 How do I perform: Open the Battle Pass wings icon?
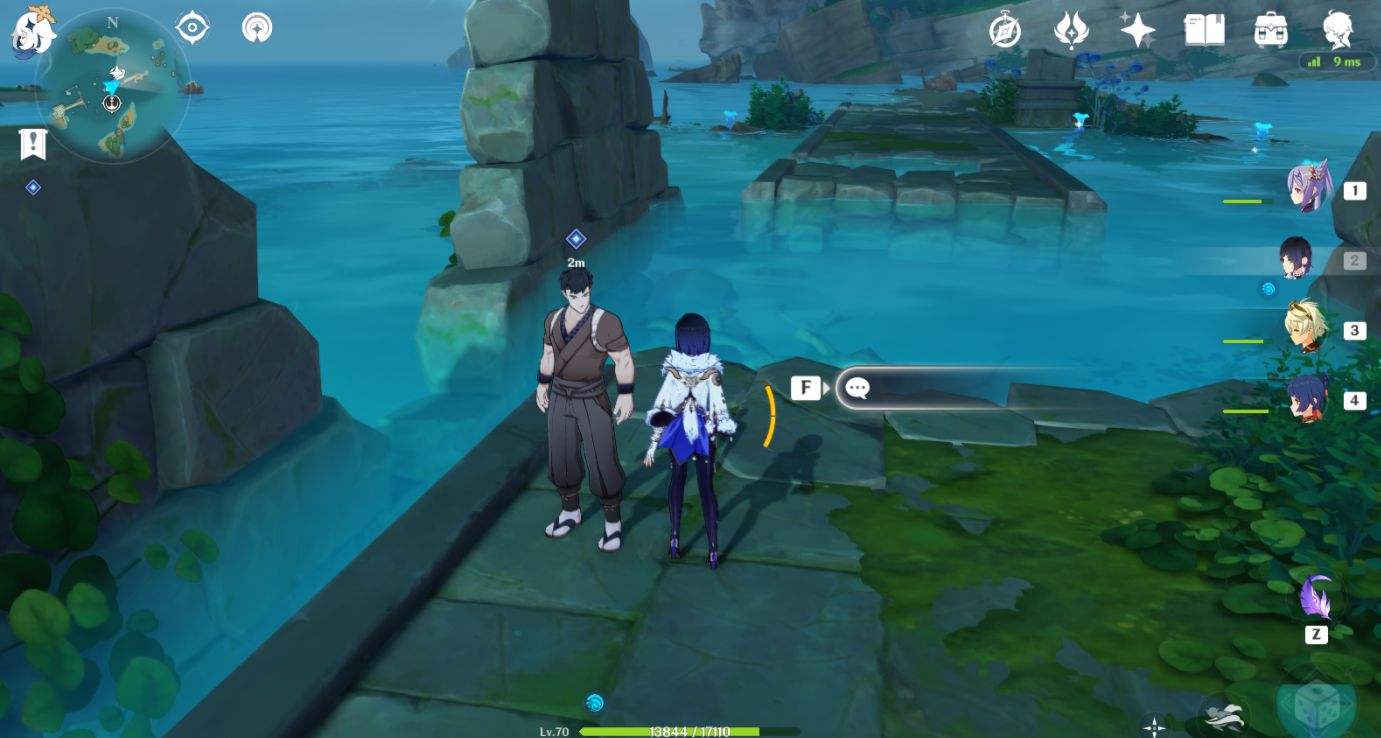(1072, 30)
